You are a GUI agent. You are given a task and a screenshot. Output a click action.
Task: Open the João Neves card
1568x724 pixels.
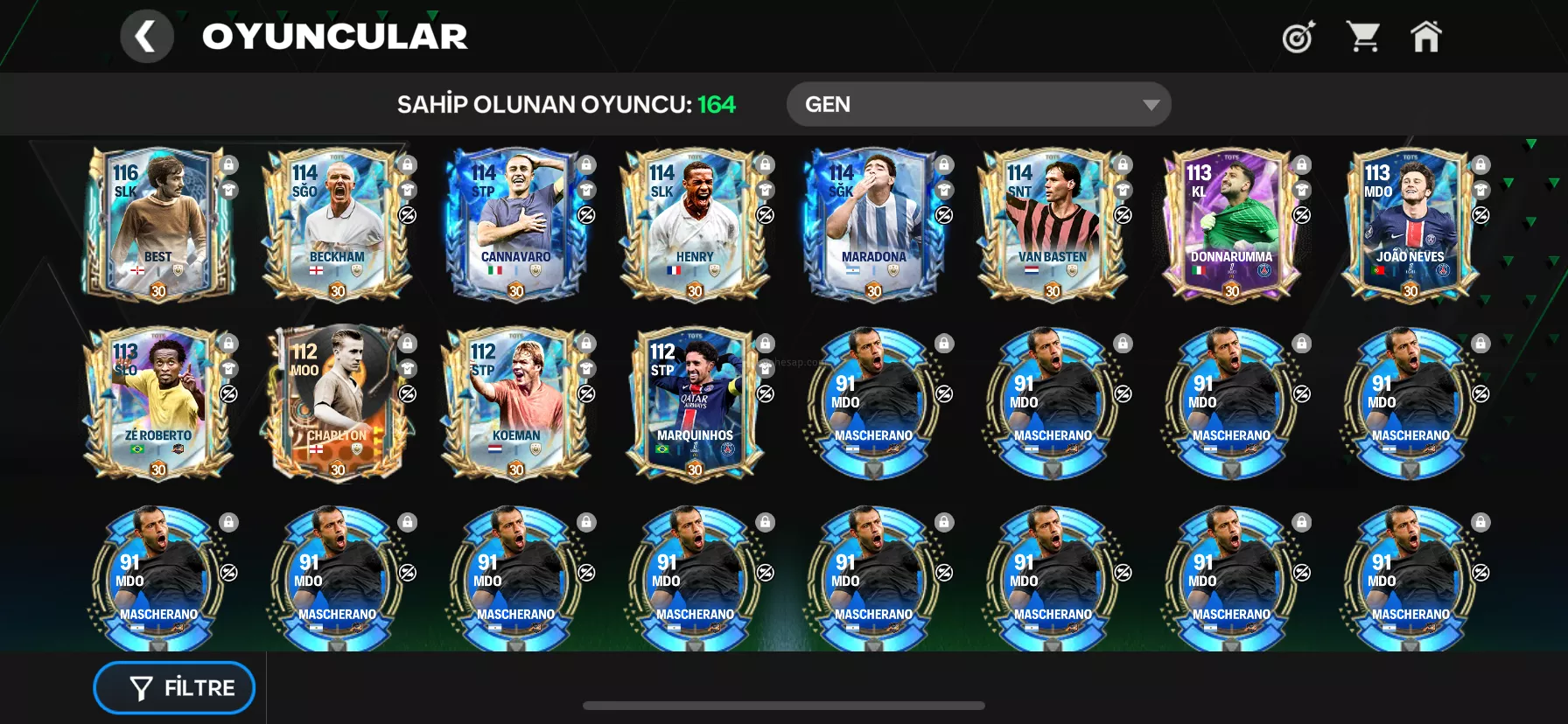(x=1410, y=225)
